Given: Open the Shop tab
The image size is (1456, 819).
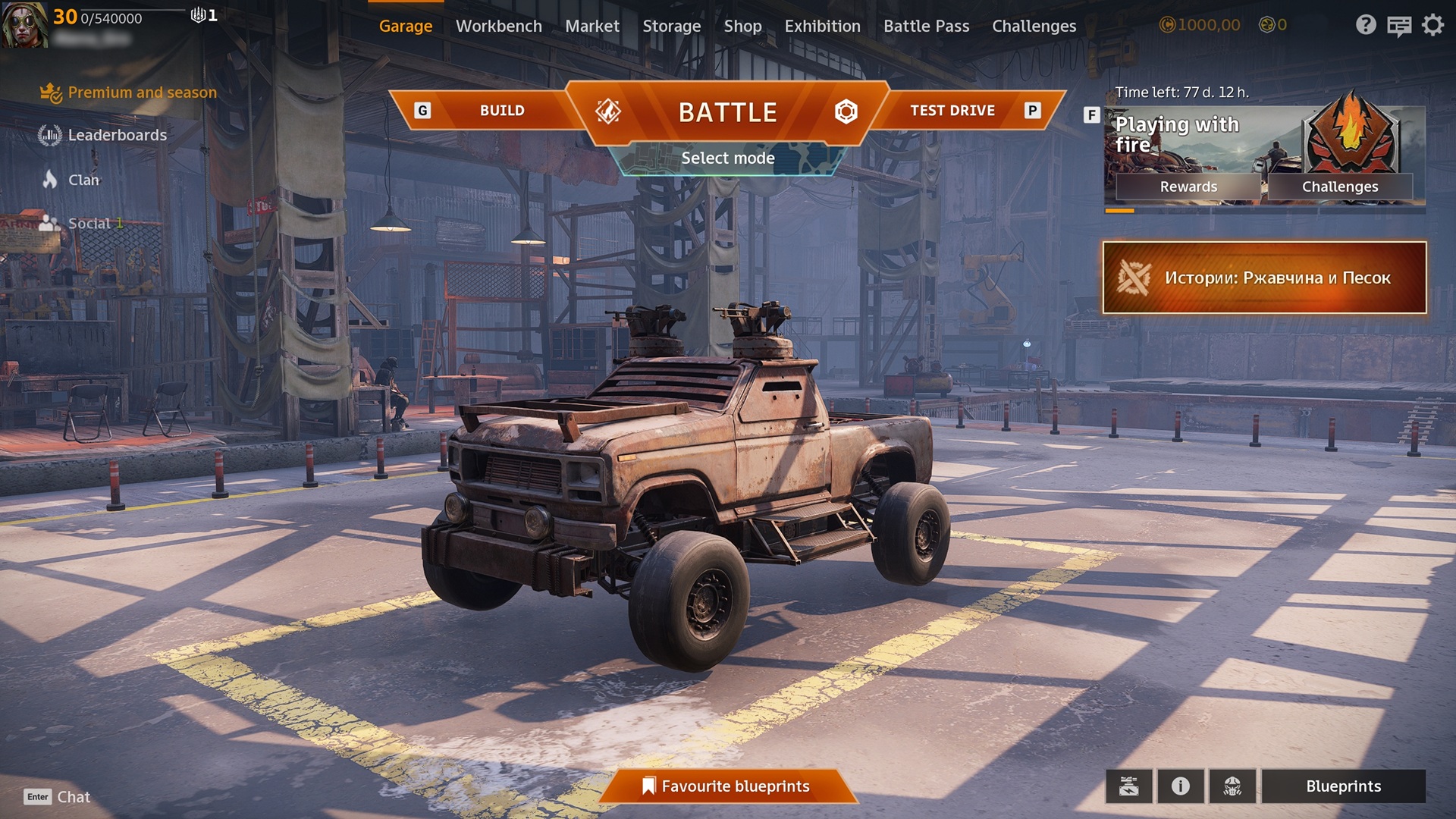Looking at the screenshot, I should [742, 26].
